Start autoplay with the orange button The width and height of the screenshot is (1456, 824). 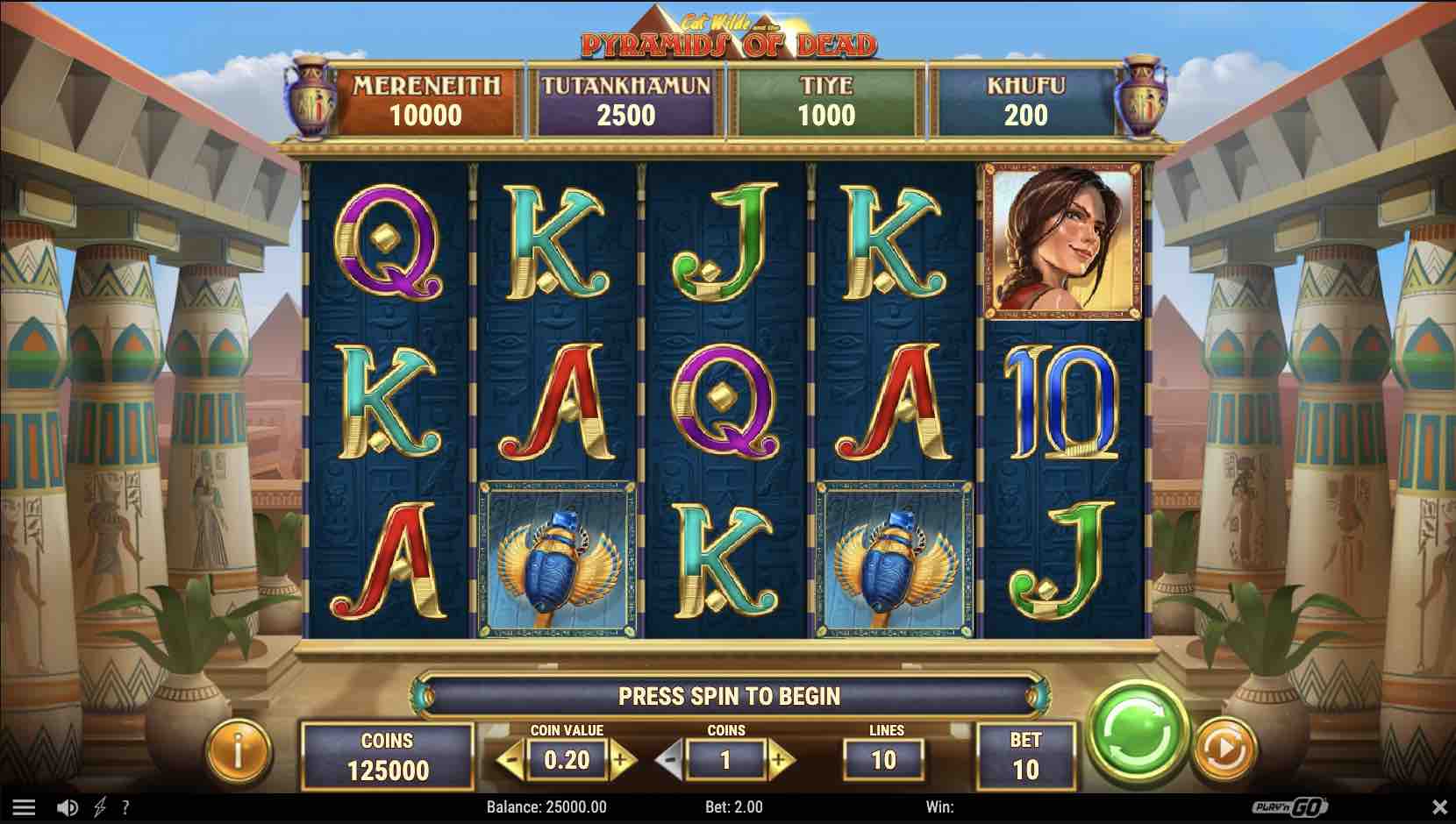(x=1226, y=749)
